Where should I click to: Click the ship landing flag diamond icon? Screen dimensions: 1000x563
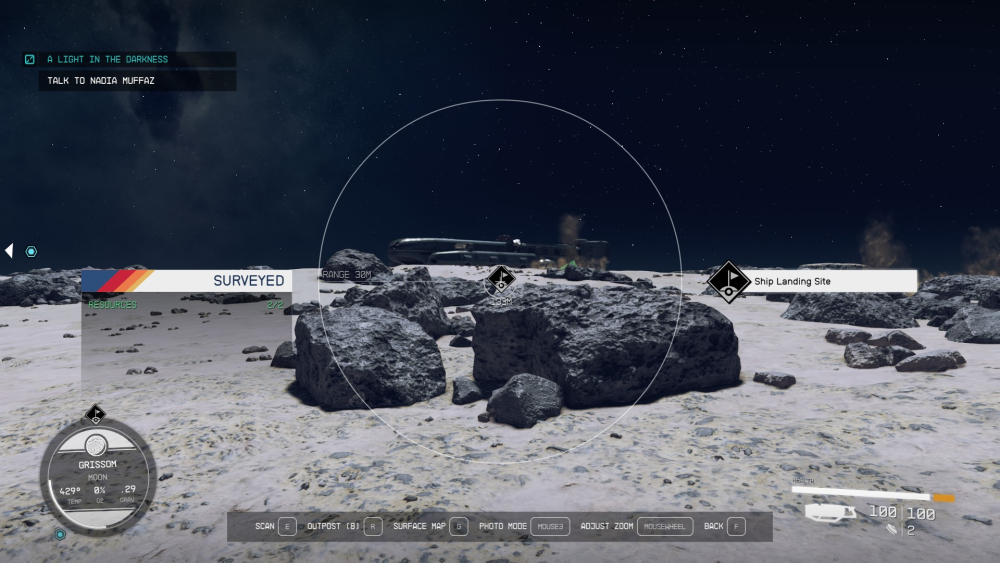(729, 281)
